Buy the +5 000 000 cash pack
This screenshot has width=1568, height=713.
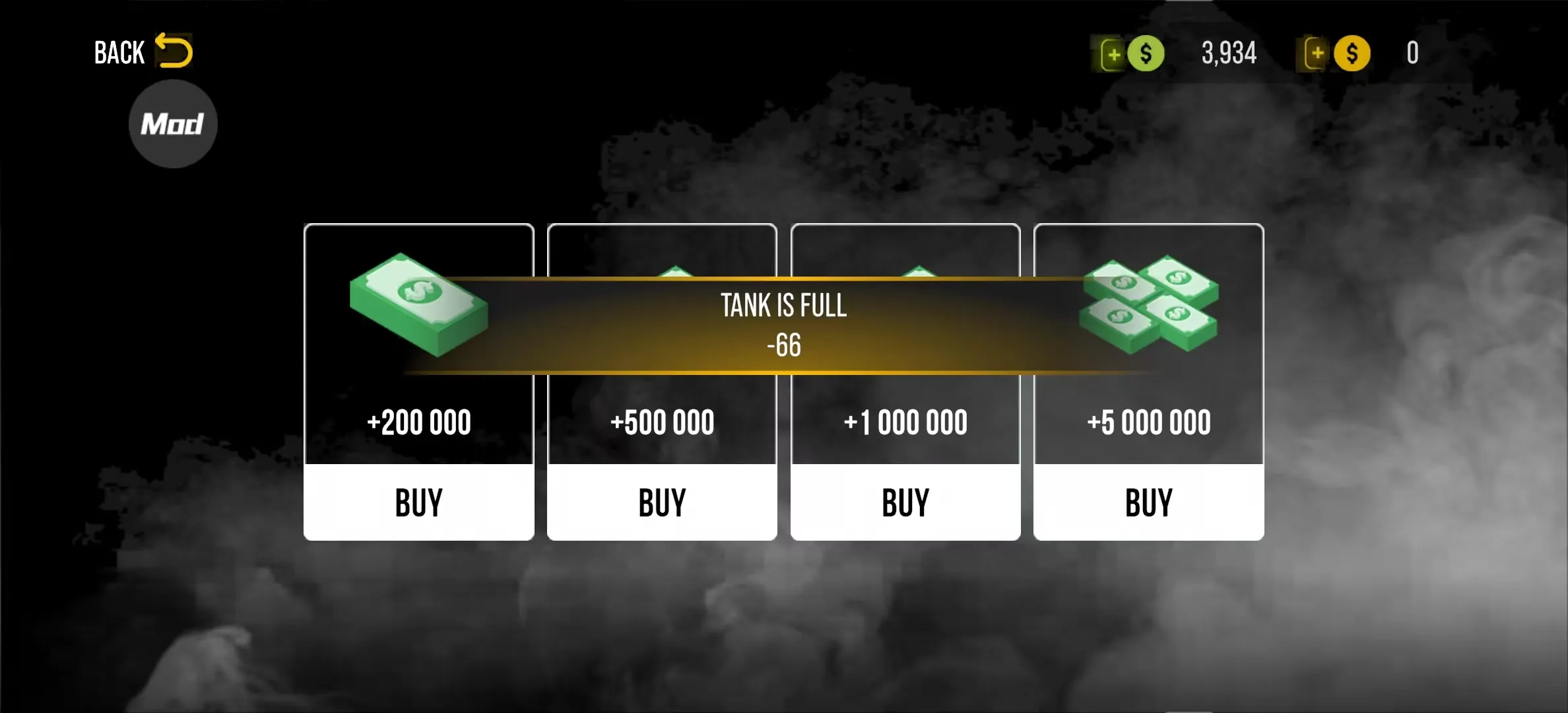click(1149, 502)
